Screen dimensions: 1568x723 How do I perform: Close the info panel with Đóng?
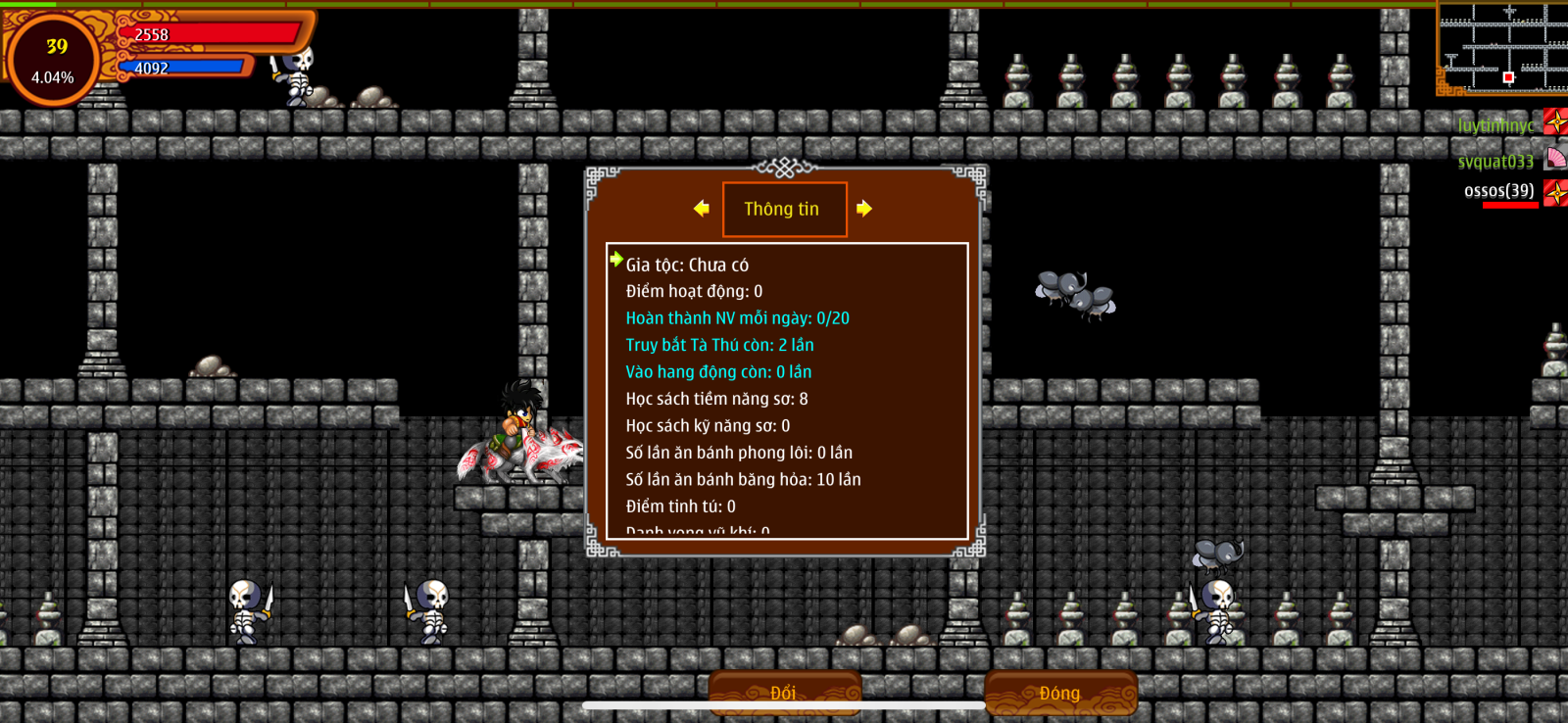[x=1060, y=693]
